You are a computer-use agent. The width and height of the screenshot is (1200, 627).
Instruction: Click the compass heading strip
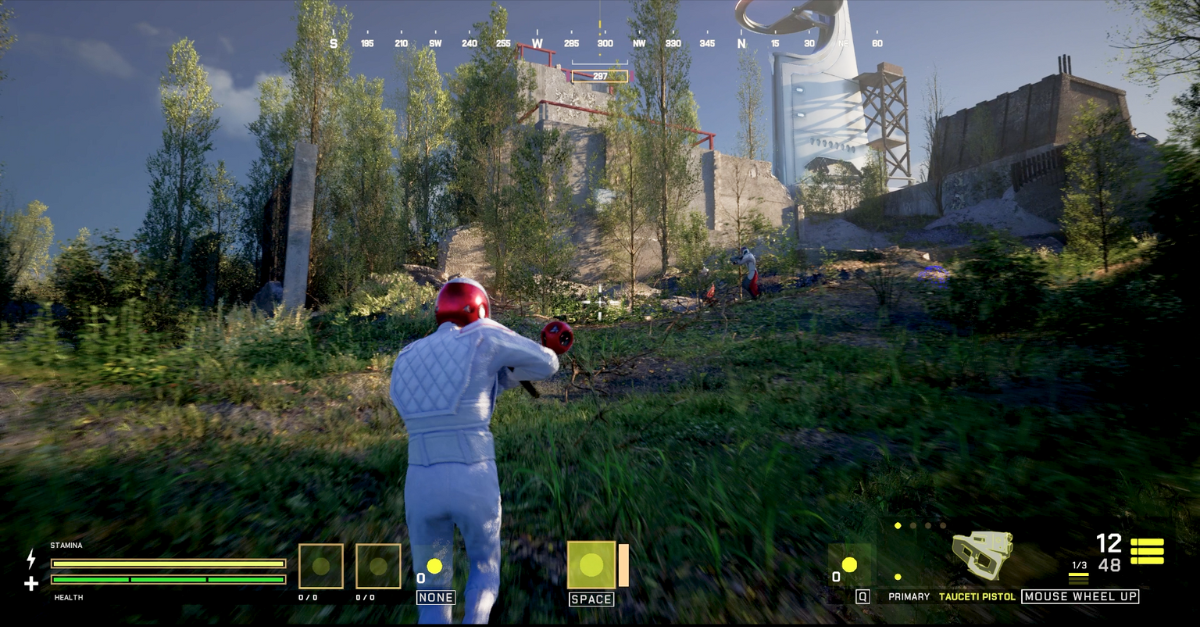pyautogui.click(x=606, y=43)
